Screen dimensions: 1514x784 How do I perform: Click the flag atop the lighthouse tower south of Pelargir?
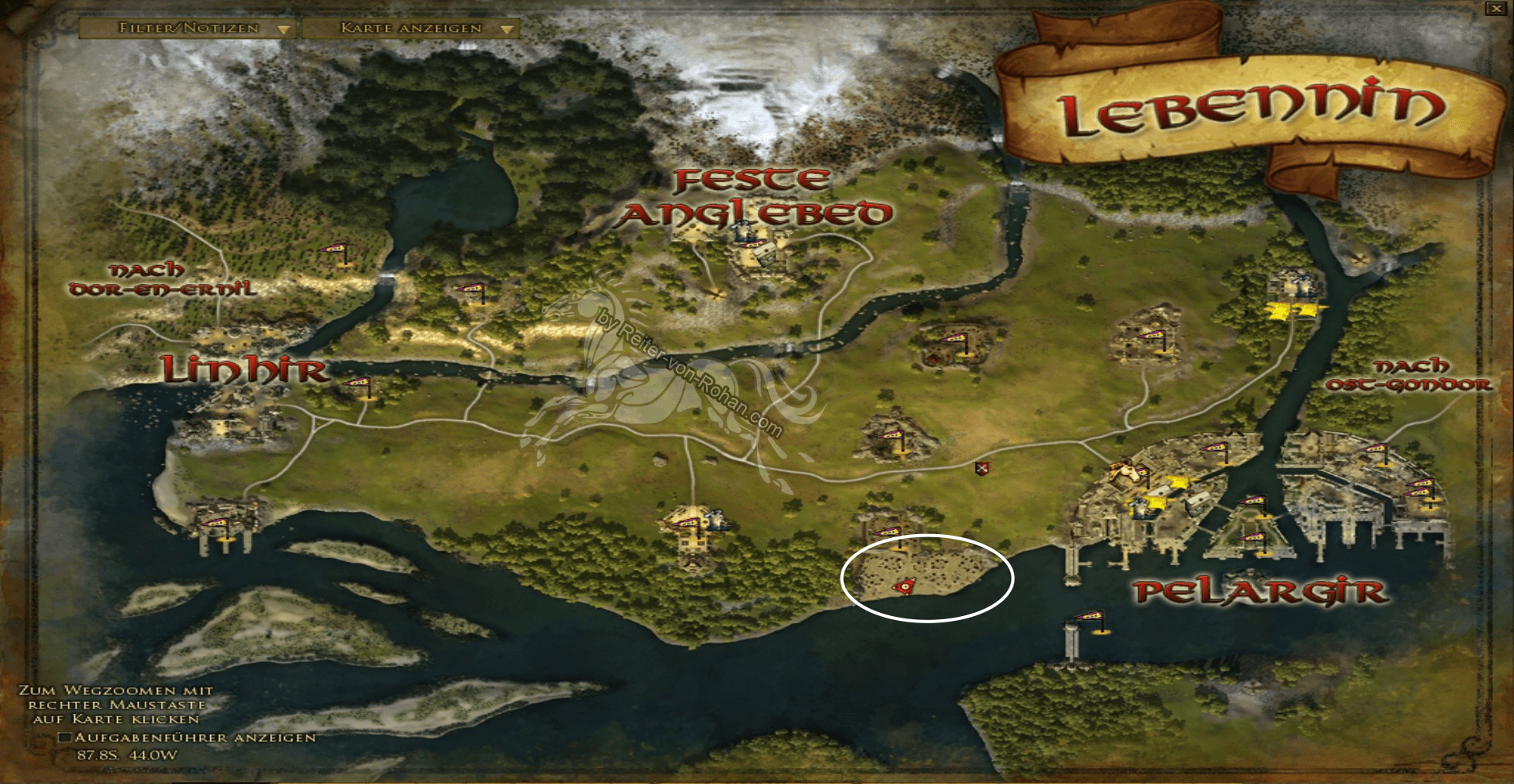tap(1091, 617)
